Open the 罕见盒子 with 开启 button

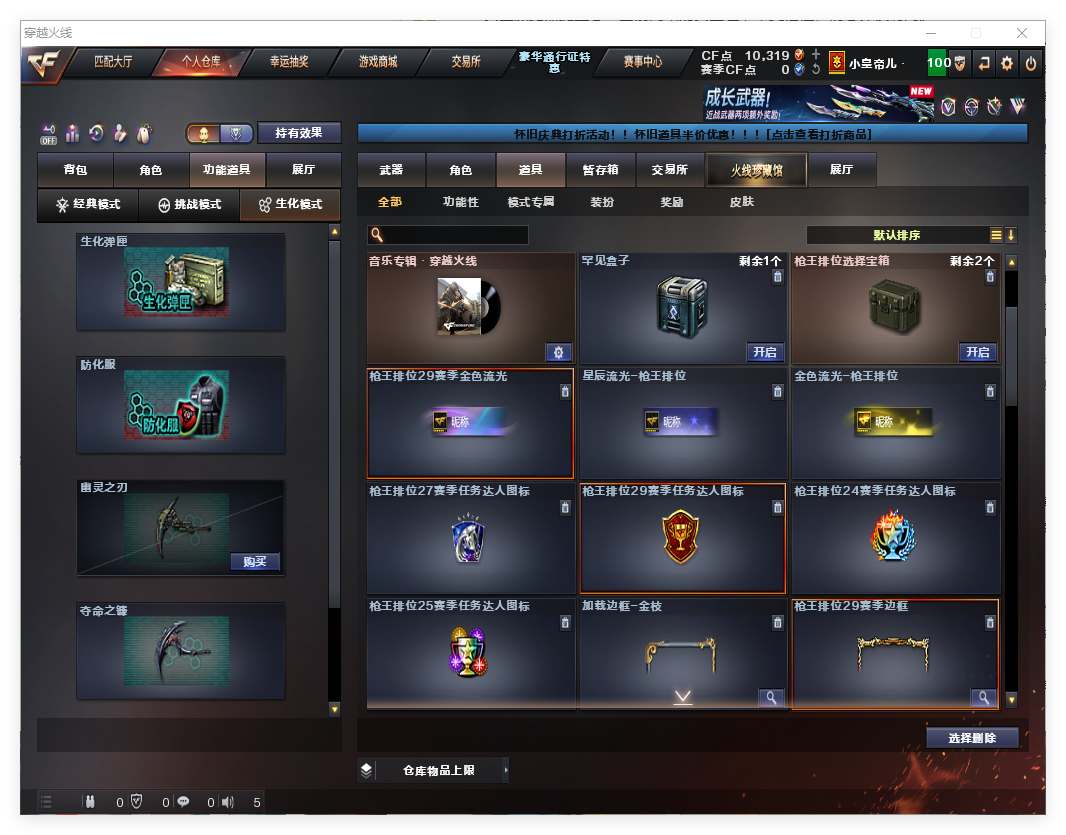click(x=765, y=352)
